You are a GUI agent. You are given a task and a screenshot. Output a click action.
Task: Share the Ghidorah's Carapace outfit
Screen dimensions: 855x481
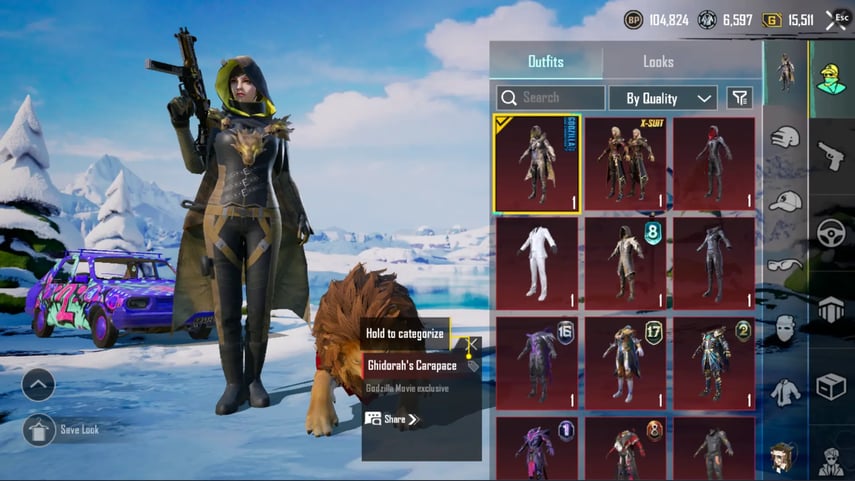[x=392, y=419]
